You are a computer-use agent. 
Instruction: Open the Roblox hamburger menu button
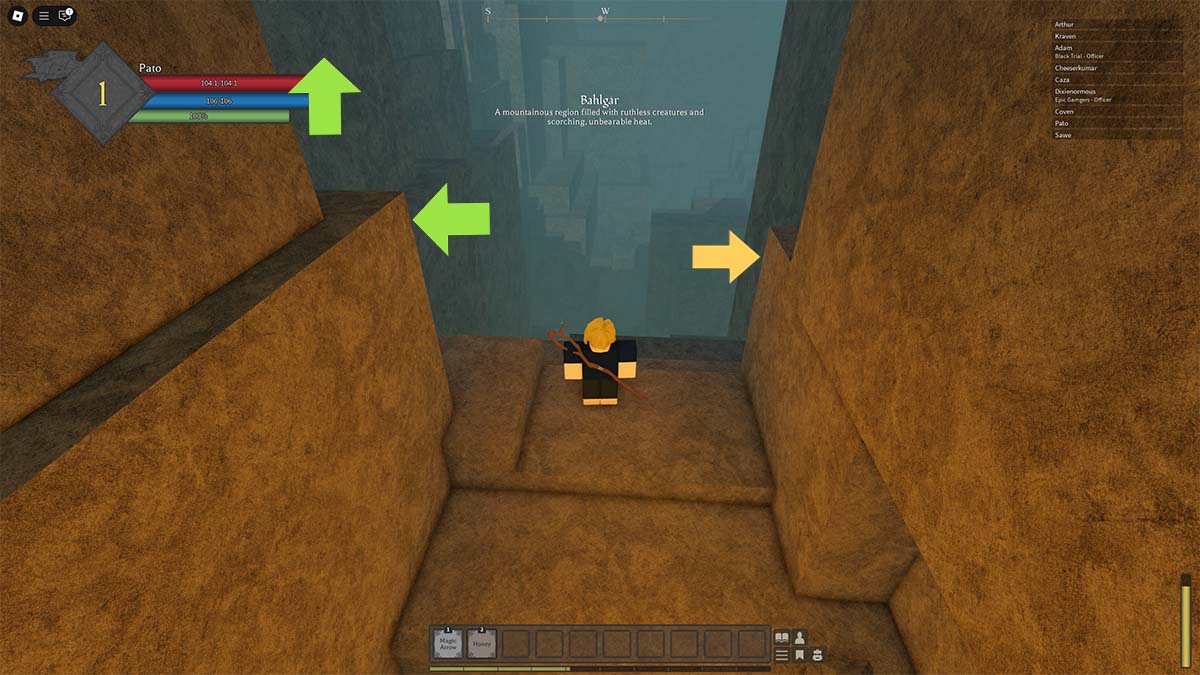click(43, 16)
